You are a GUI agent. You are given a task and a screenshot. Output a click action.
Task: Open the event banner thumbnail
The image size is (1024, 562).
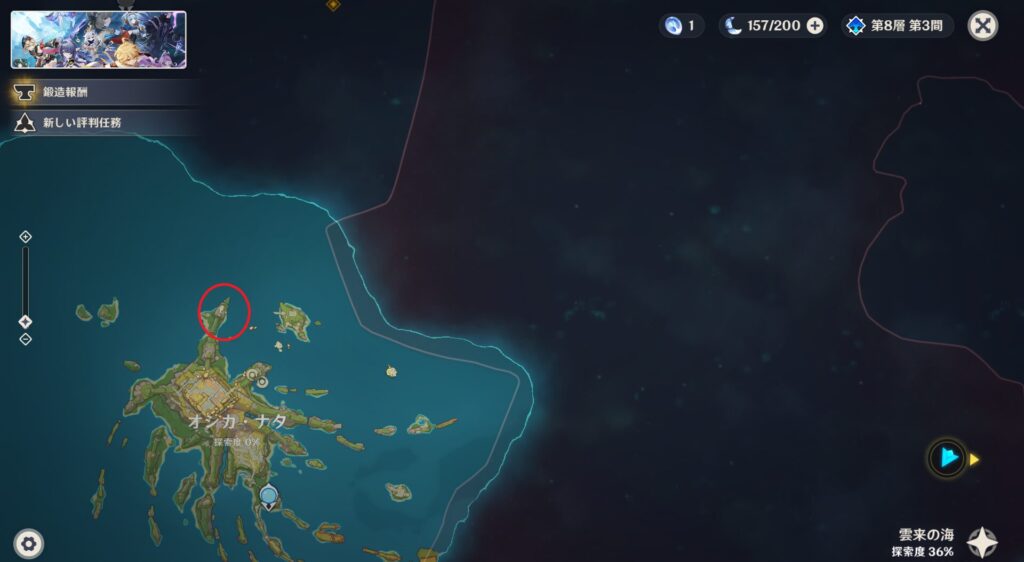[98, 40]
